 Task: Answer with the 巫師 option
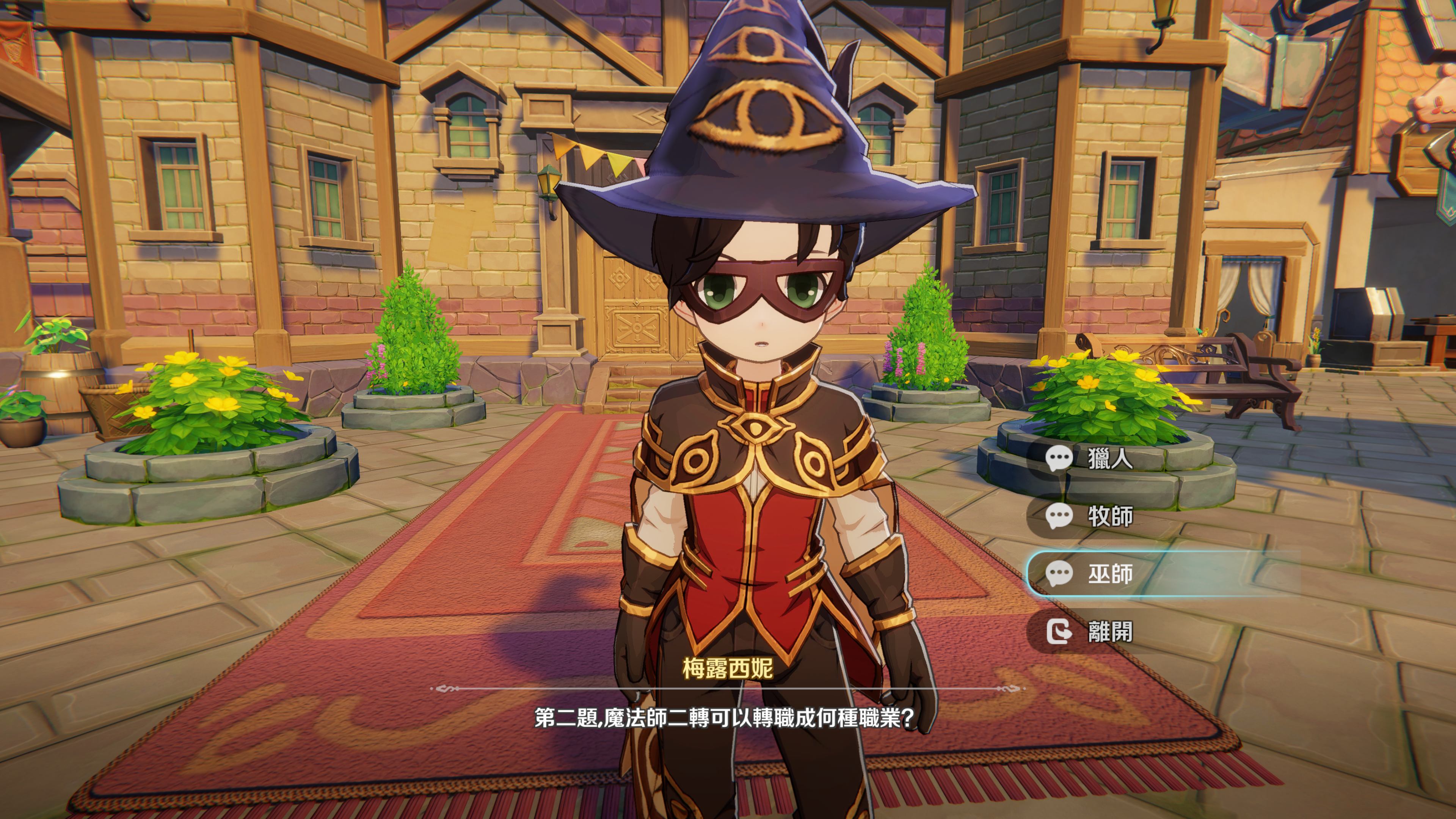(x=1109, y=574)
